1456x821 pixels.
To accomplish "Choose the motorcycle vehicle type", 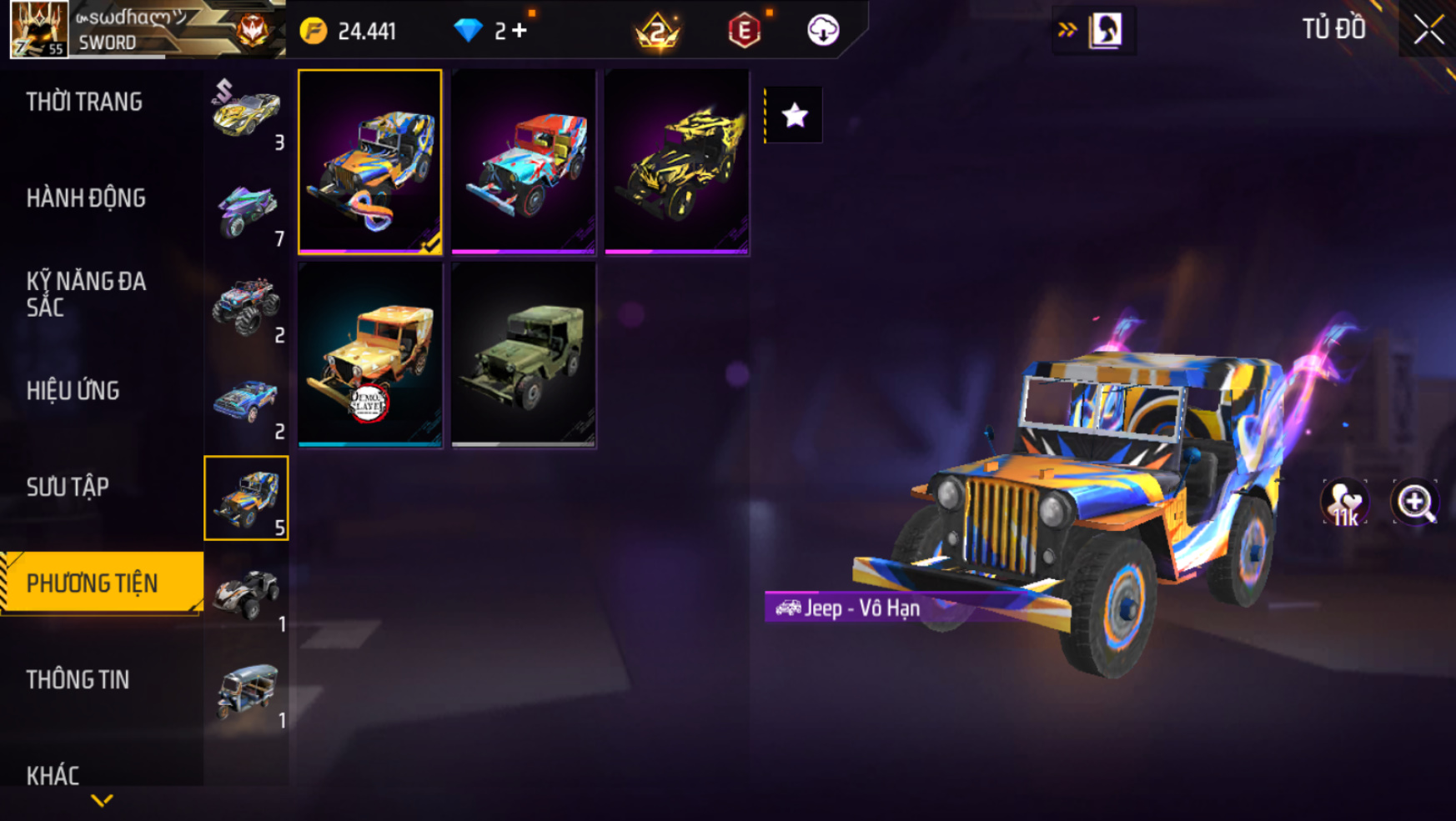I will coord(247,210).
